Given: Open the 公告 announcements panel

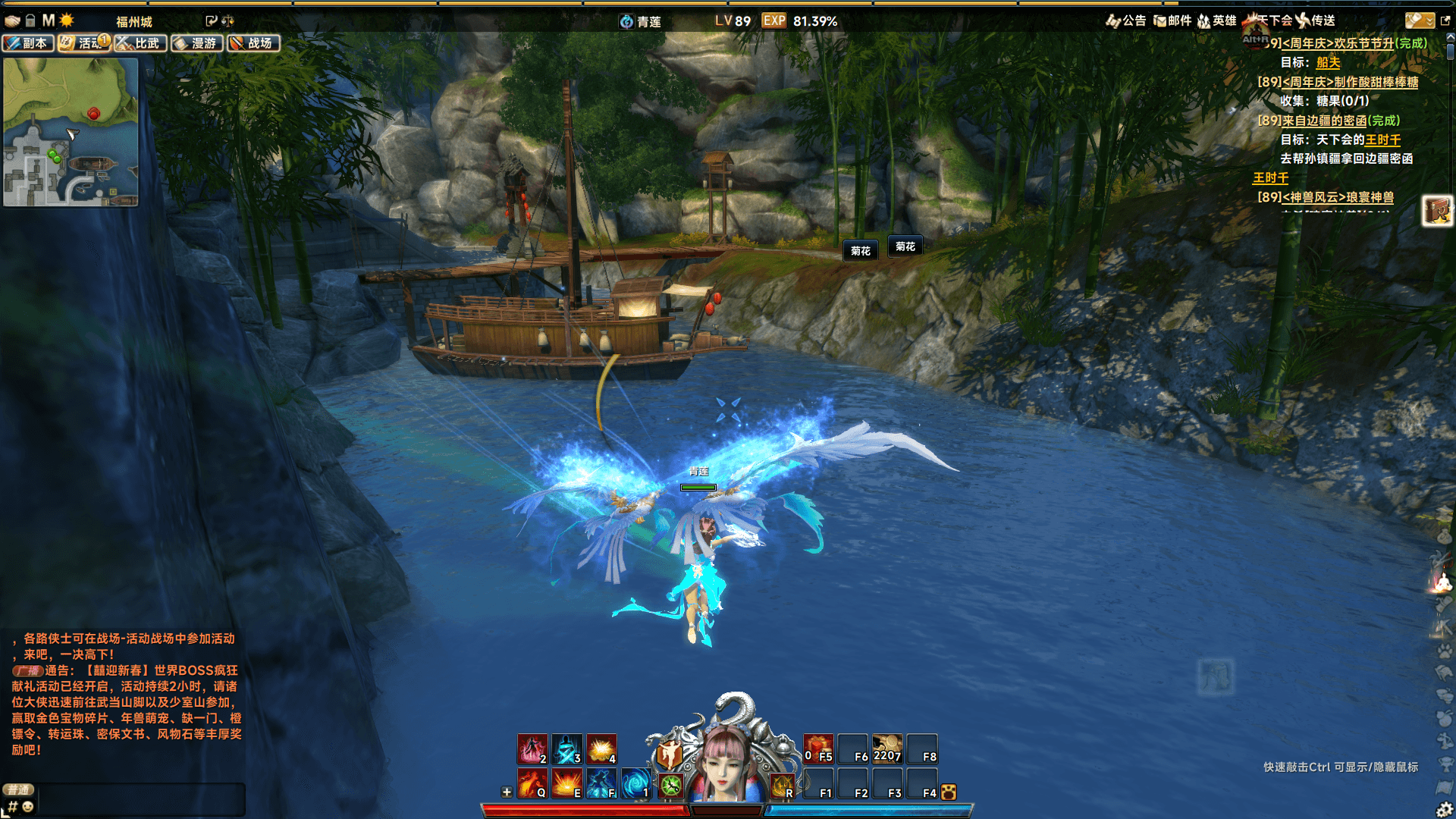Looking at the screenshot, I should [1126, 20].
